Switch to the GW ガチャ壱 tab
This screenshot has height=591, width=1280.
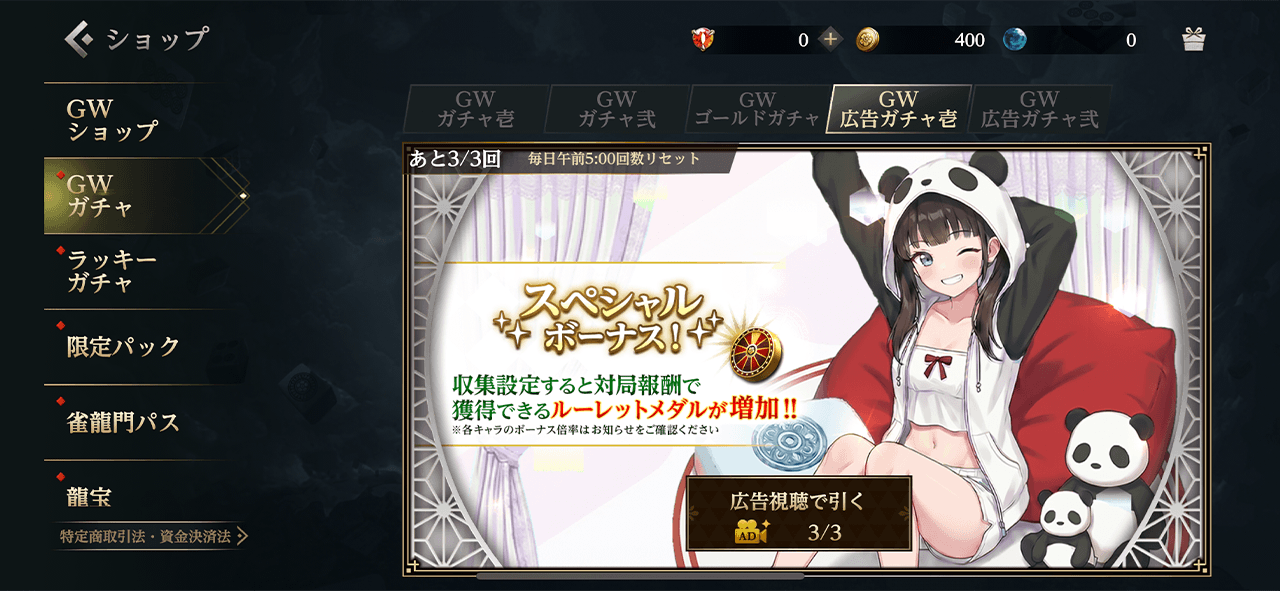(476, 109)
